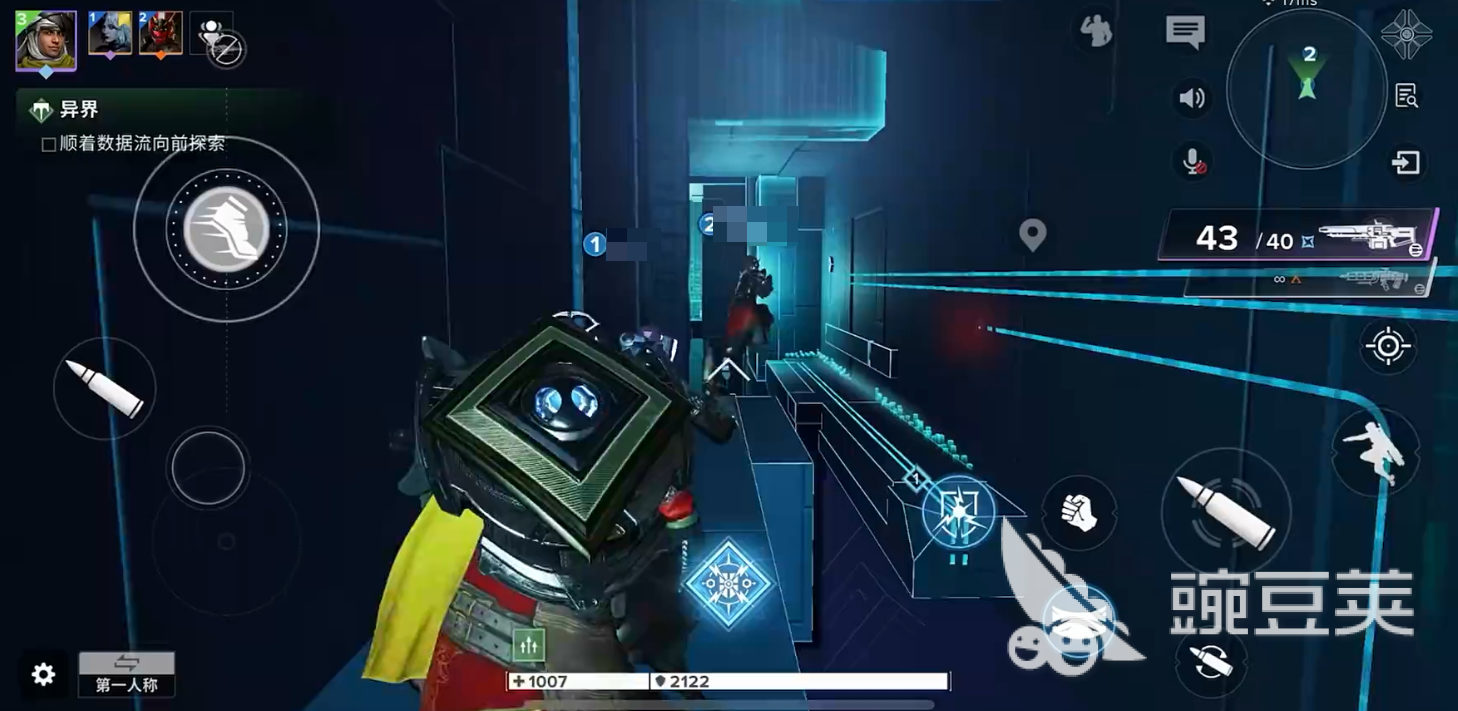1458x711 pixels.
Task: Click the exit door arrow icon
Action: (x=1406, y=162)
